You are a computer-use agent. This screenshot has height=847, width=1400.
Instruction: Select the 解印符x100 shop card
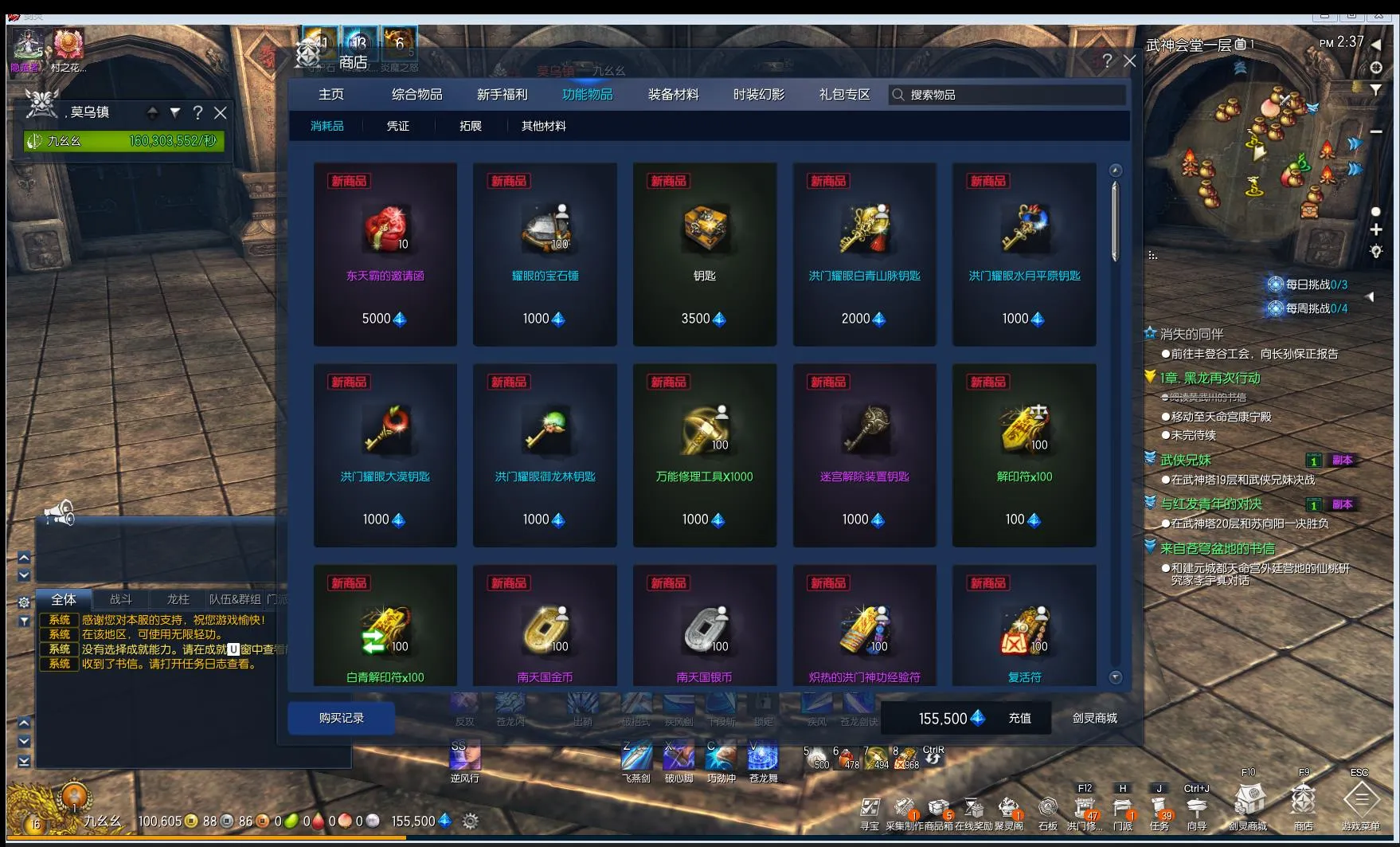pyautogui.click(x=1024, y=455)
